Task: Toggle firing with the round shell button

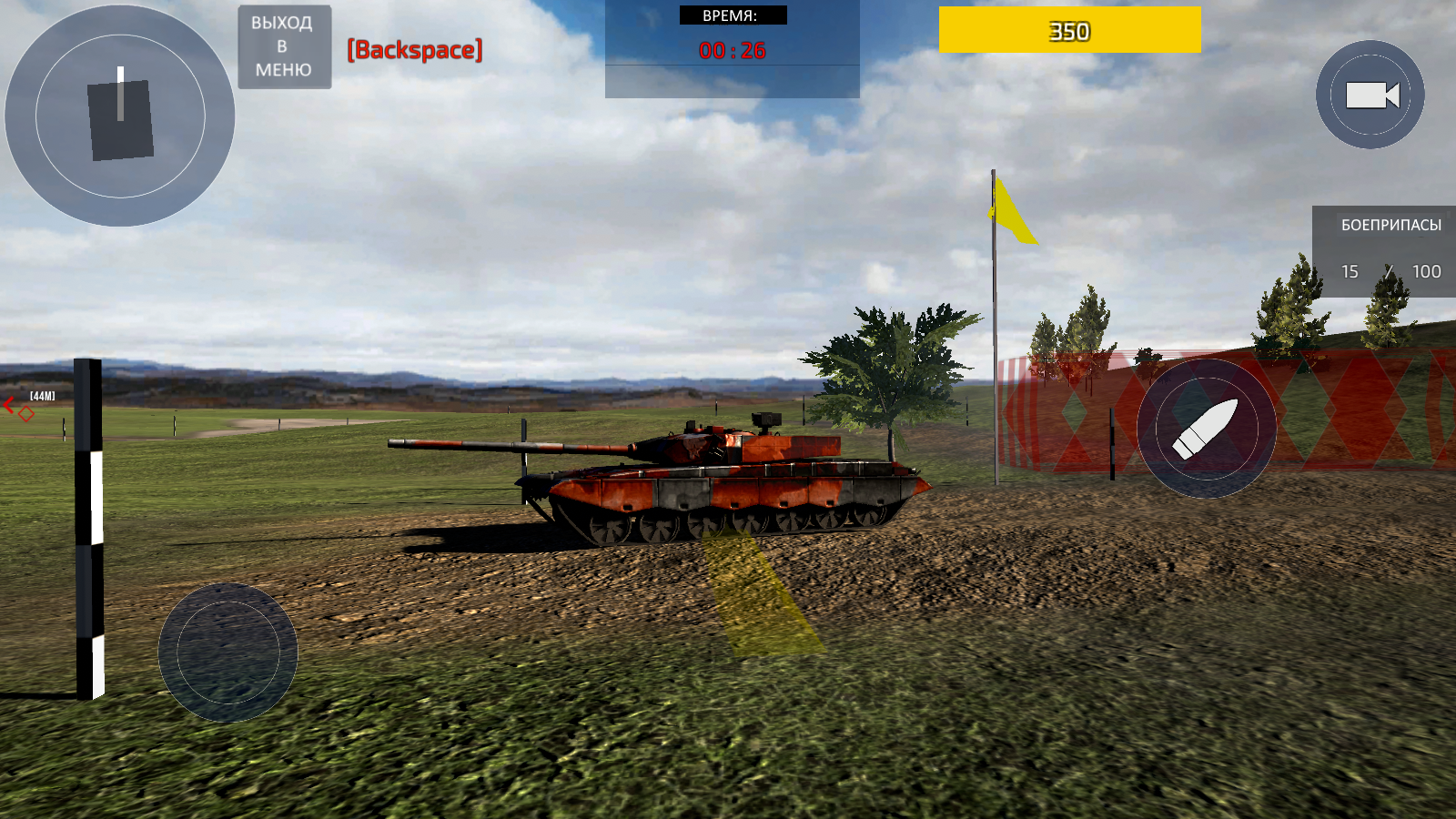Action: [x=1208, y=426]
